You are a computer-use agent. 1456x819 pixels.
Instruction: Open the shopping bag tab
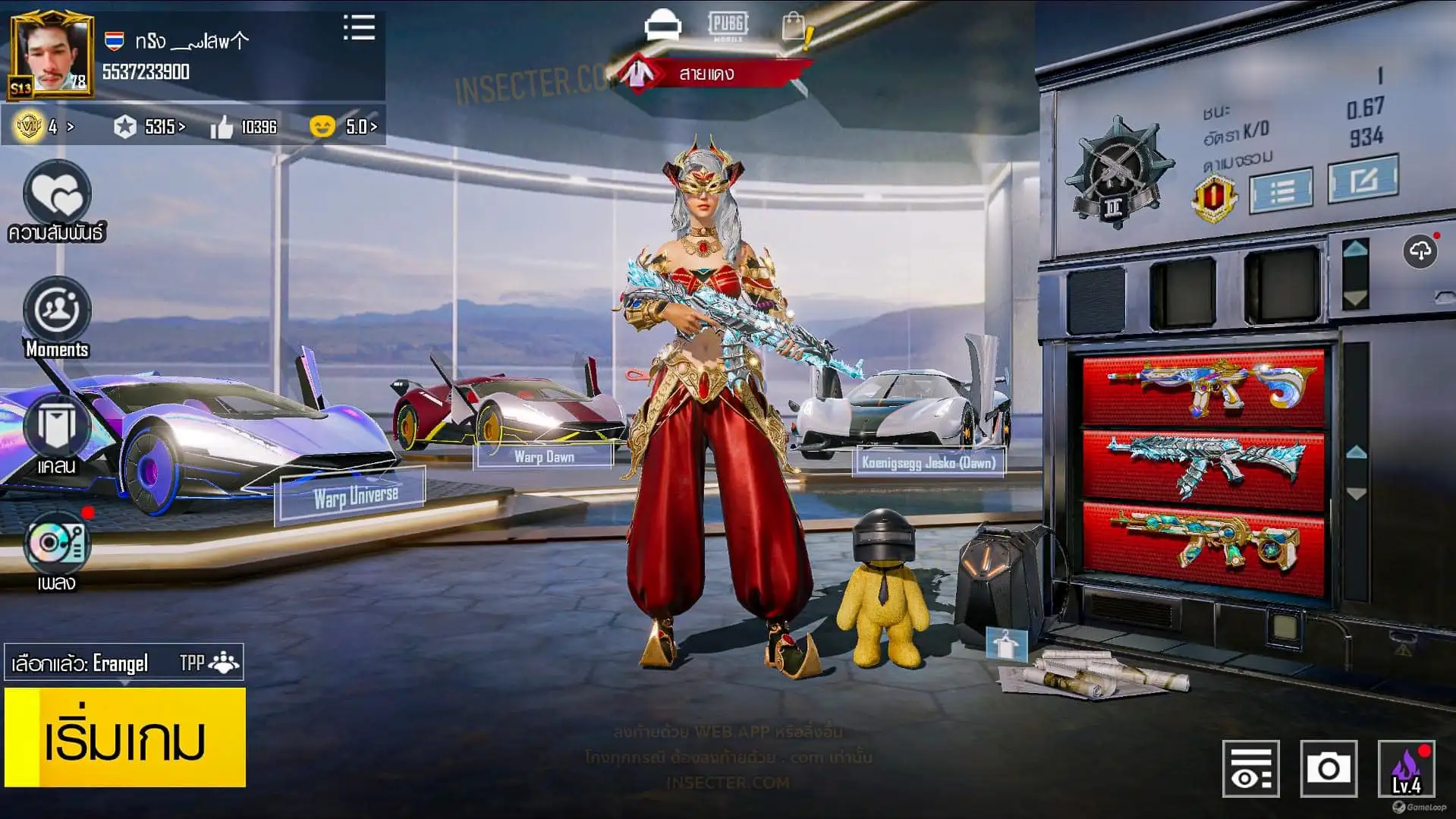click(x=794, y=27)
